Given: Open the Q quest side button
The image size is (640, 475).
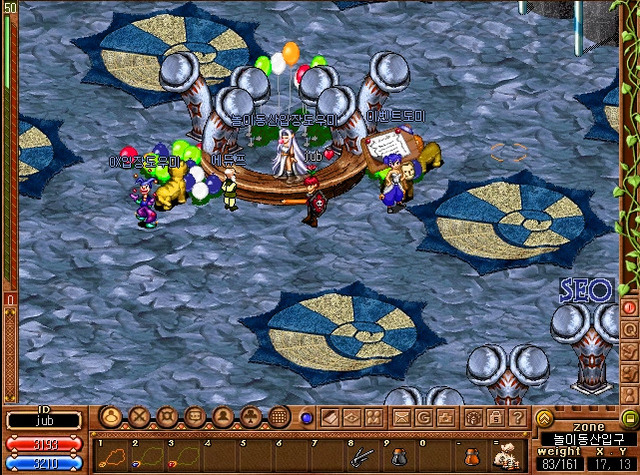Looking at the screenshot, I should click(630, 329).
